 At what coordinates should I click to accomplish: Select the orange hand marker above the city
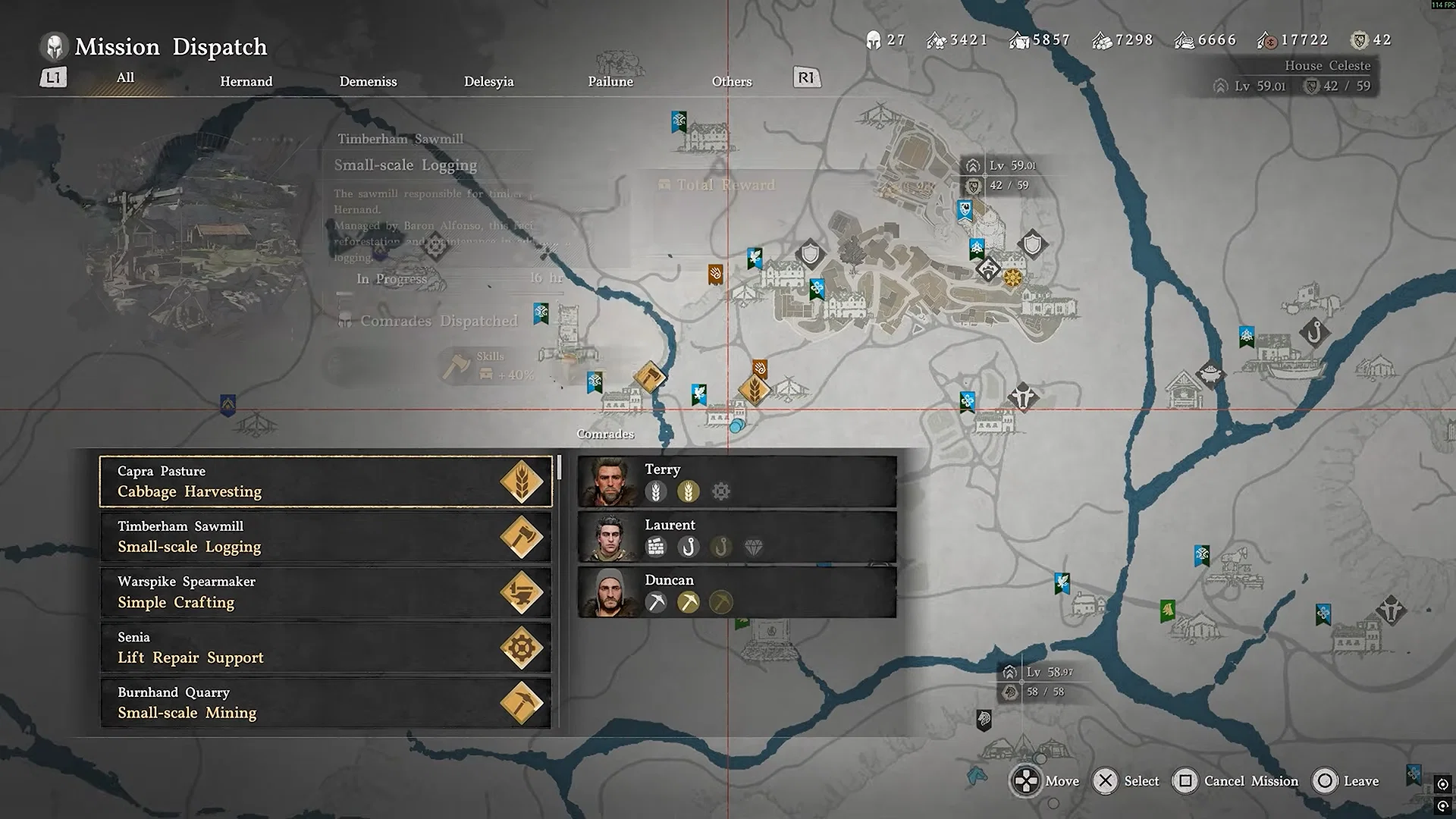[x=715, y=273]
